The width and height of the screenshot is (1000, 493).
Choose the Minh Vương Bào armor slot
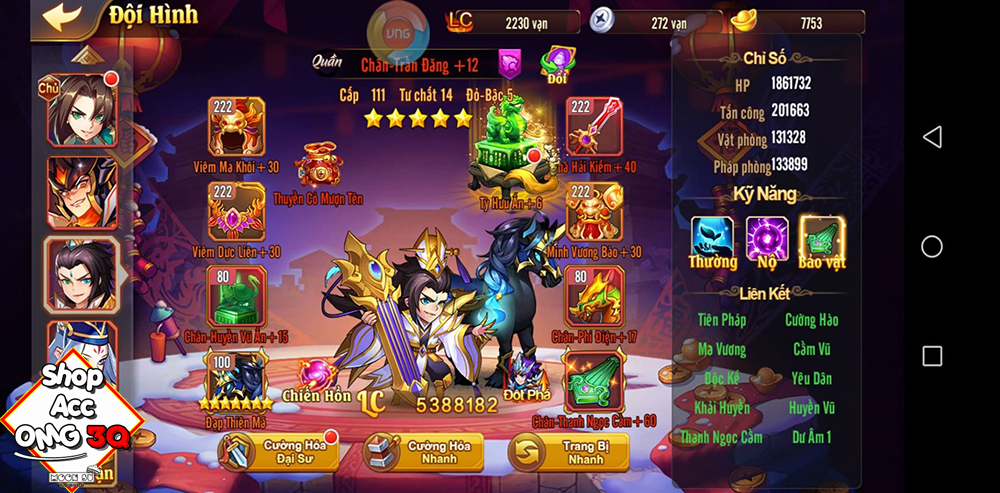point(594,211)
